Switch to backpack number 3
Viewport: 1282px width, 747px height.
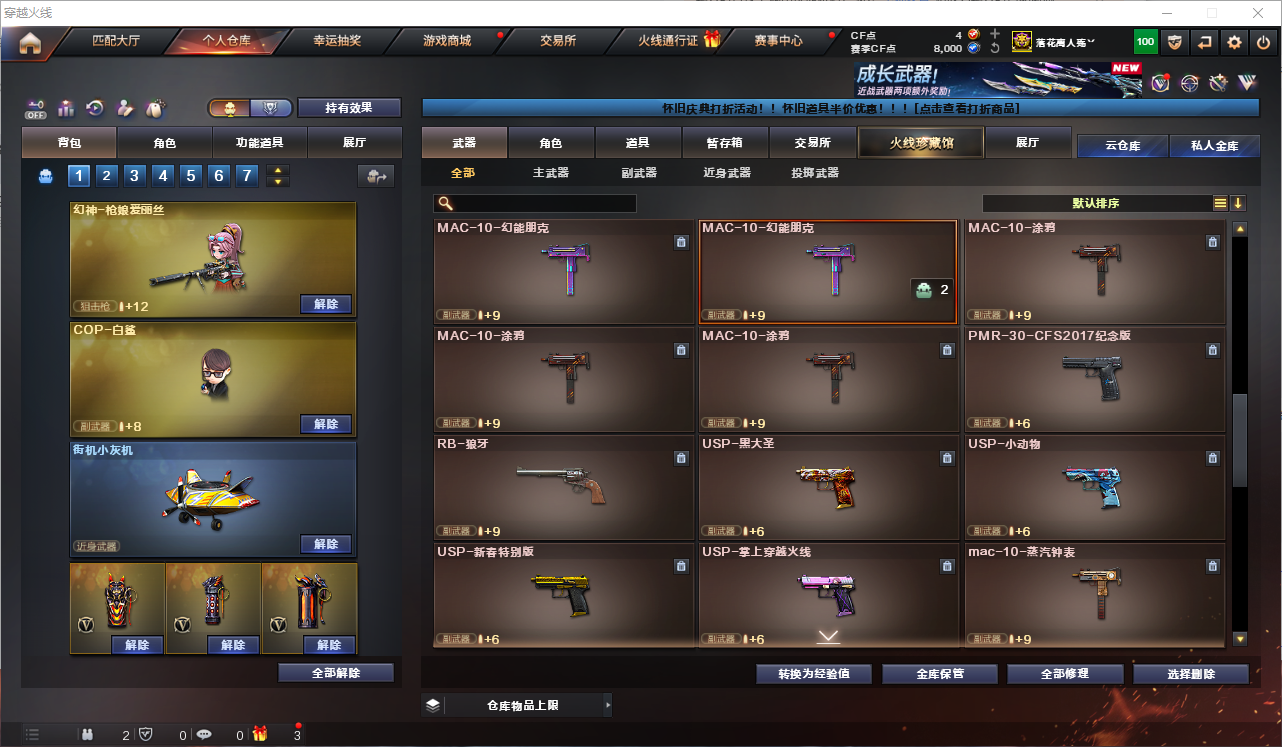135,176
